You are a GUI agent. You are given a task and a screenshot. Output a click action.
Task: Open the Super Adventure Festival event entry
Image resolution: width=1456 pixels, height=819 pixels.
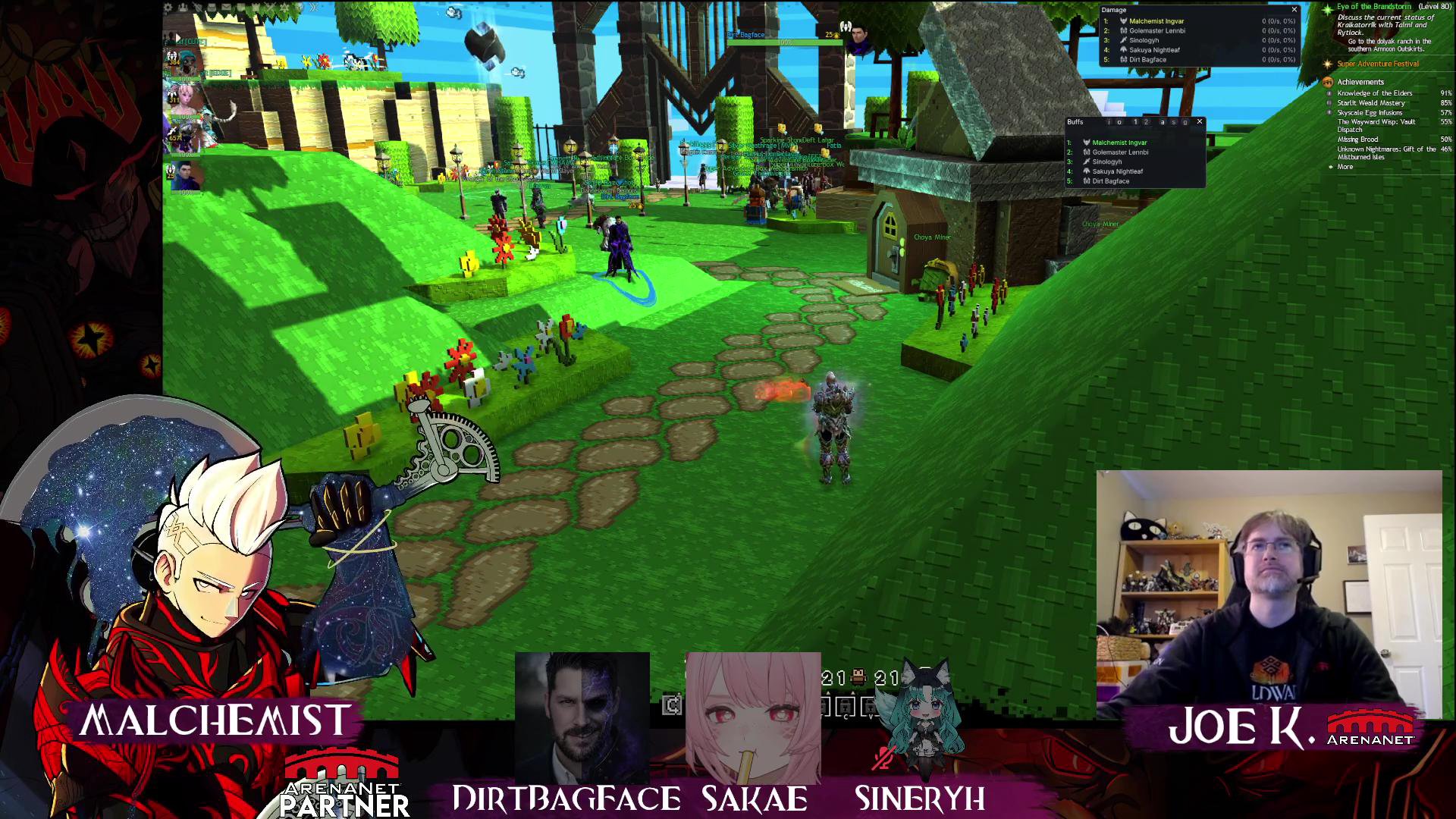[x=1377, y=64]
